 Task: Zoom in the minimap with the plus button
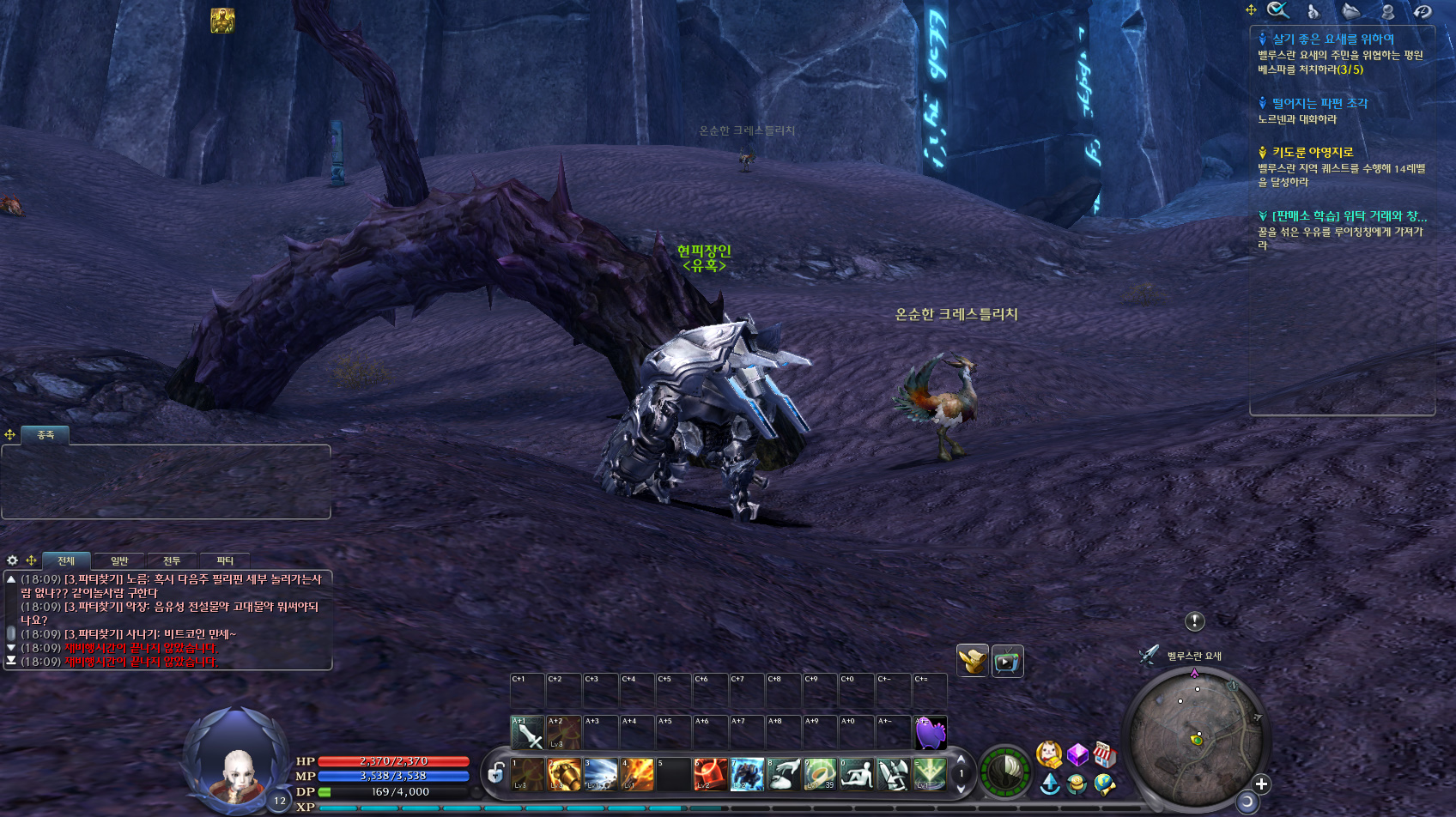[x=1261, y=784]
